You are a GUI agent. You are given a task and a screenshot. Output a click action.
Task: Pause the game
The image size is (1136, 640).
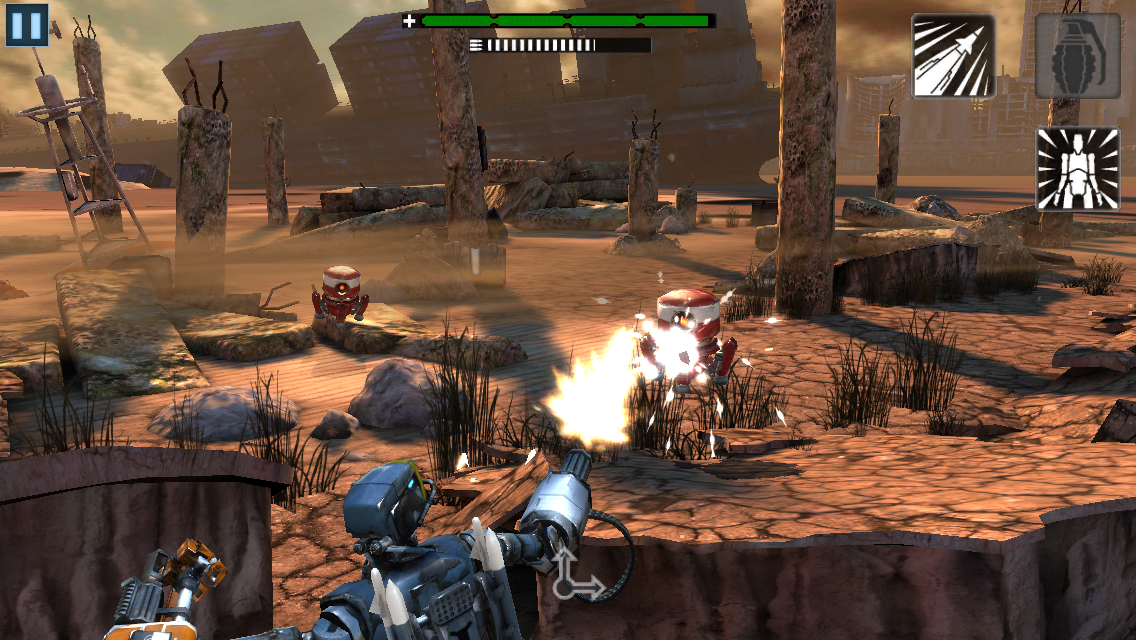[x=27, y=24]
